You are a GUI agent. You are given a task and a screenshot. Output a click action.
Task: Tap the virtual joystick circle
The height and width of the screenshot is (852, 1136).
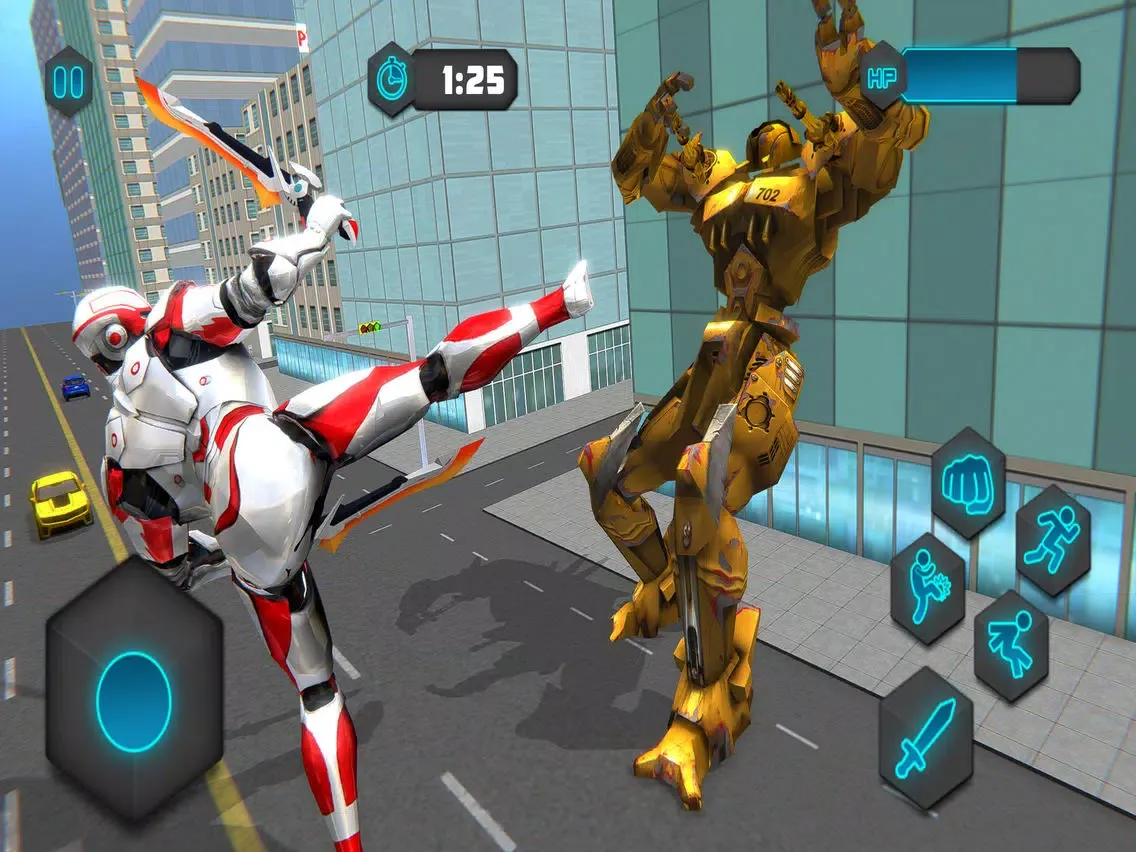click(x=134, y=702)
